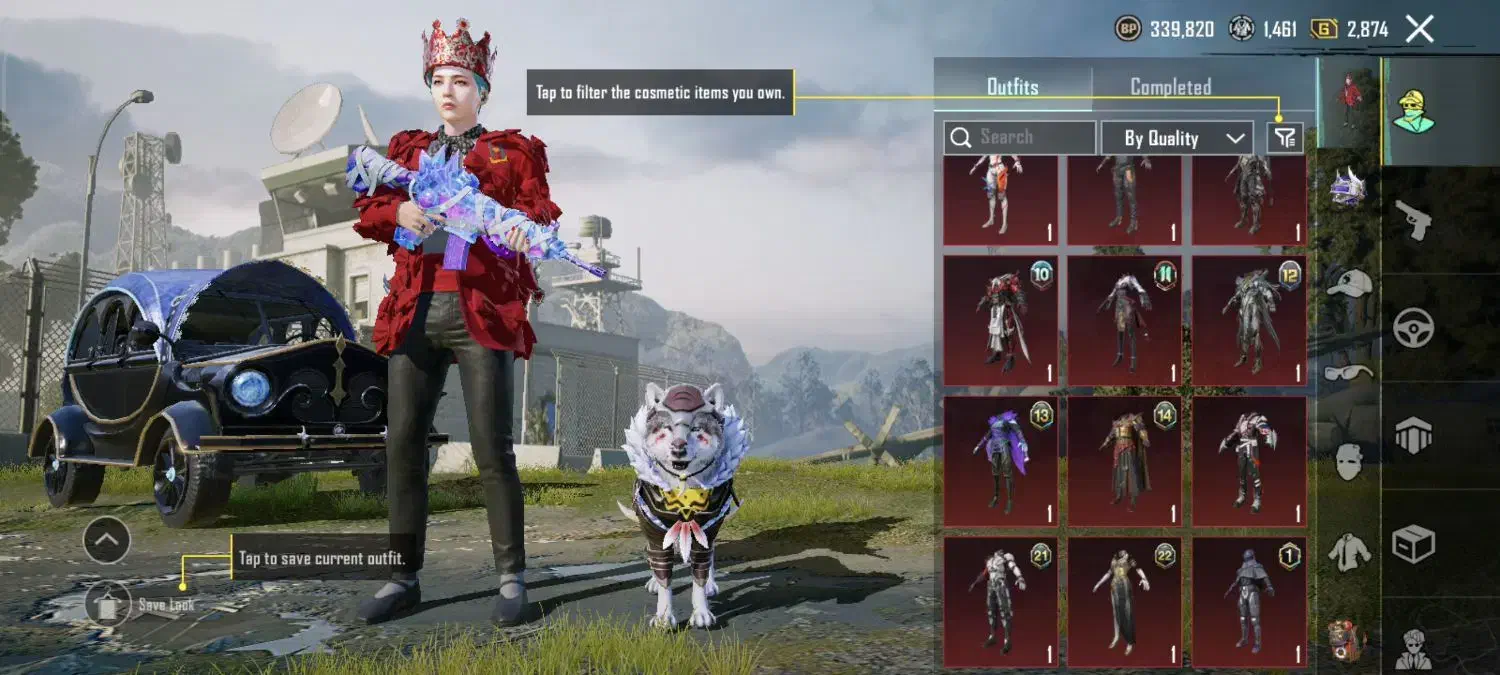
Task: Open the face mask subcategory
Action: pyautogui.click(x=1348, y=461)
